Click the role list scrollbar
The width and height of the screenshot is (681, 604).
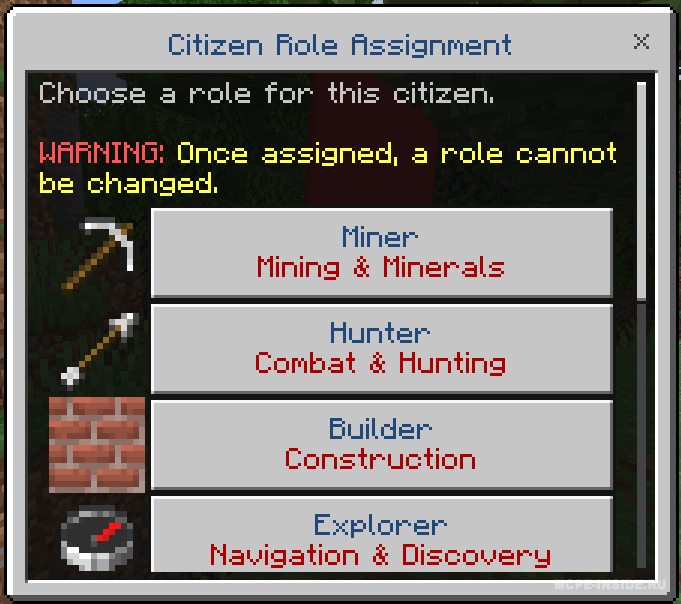coord(642,190)
